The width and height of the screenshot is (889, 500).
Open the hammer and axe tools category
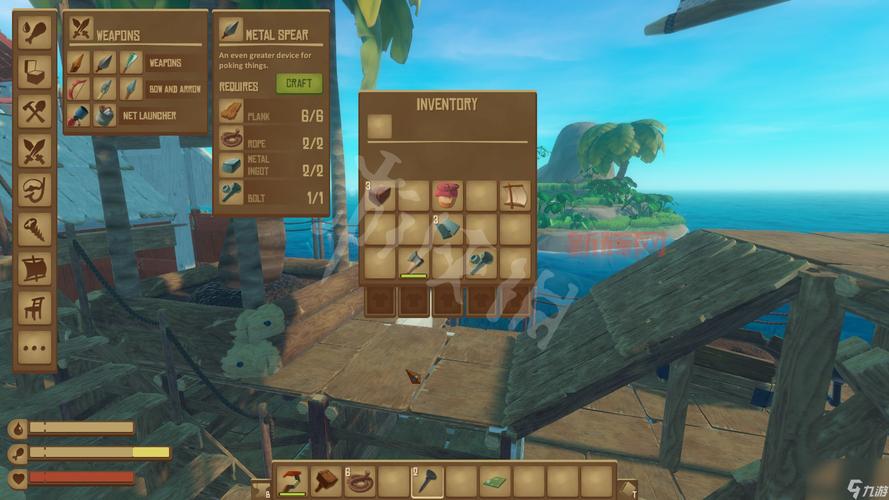pos(35,111)
